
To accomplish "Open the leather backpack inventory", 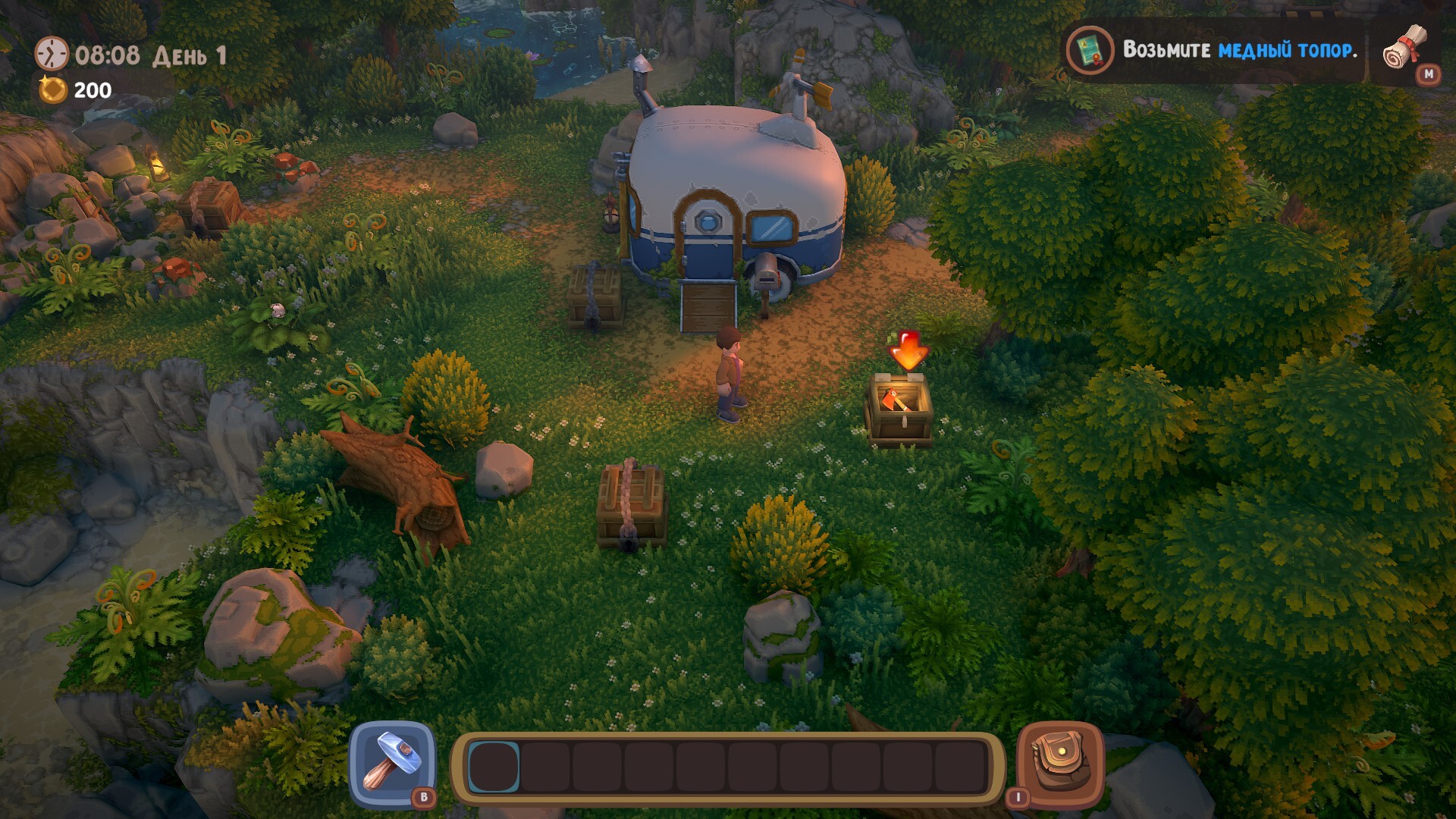I will click(1059, 764).
